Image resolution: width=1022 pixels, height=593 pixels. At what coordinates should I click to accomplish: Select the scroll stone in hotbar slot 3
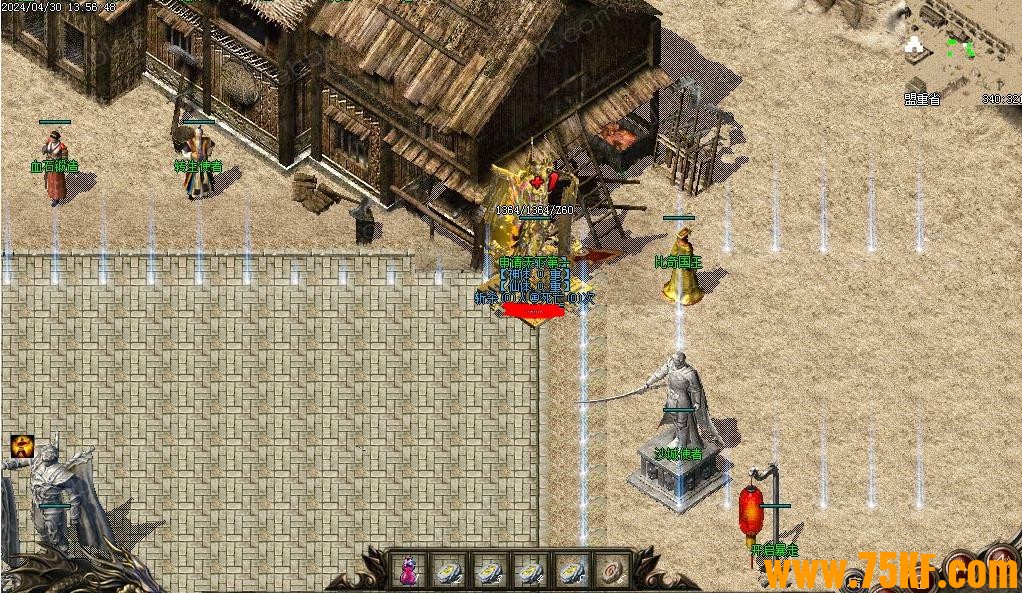(489, 570)
